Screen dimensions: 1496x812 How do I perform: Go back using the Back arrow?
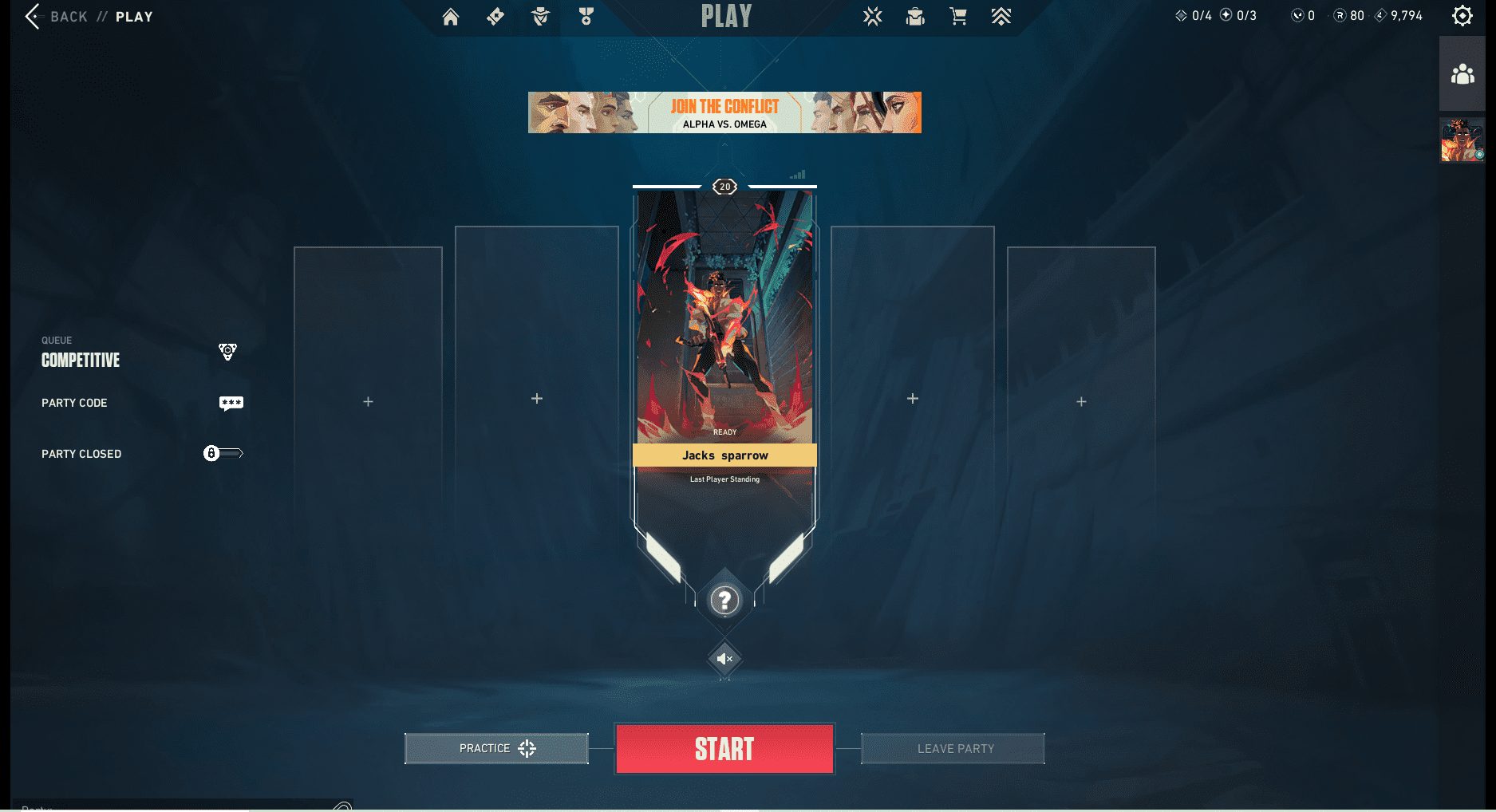click(31, 16)
